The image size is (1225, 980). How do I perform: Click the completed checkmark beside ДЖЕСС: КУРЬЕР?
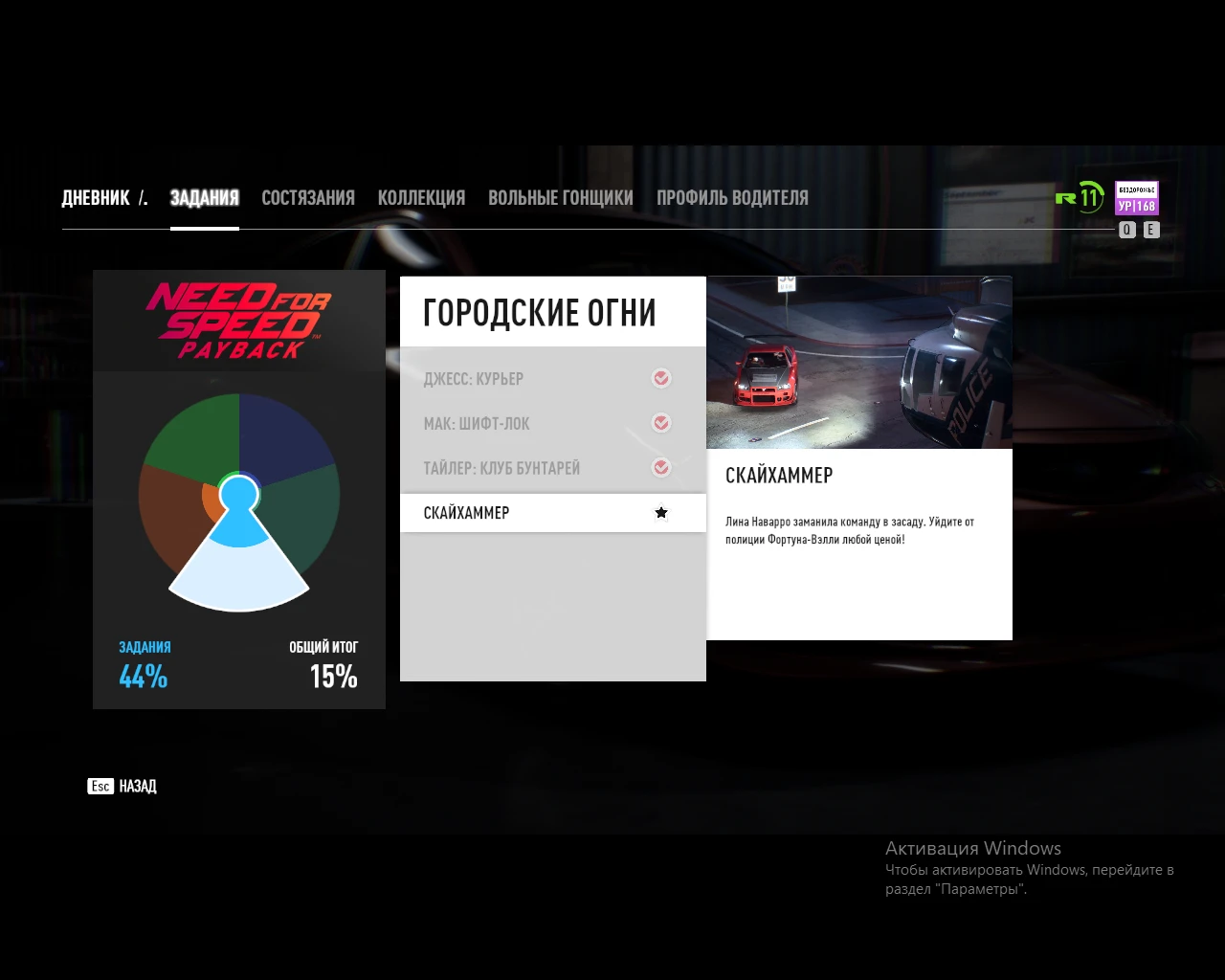660,378
